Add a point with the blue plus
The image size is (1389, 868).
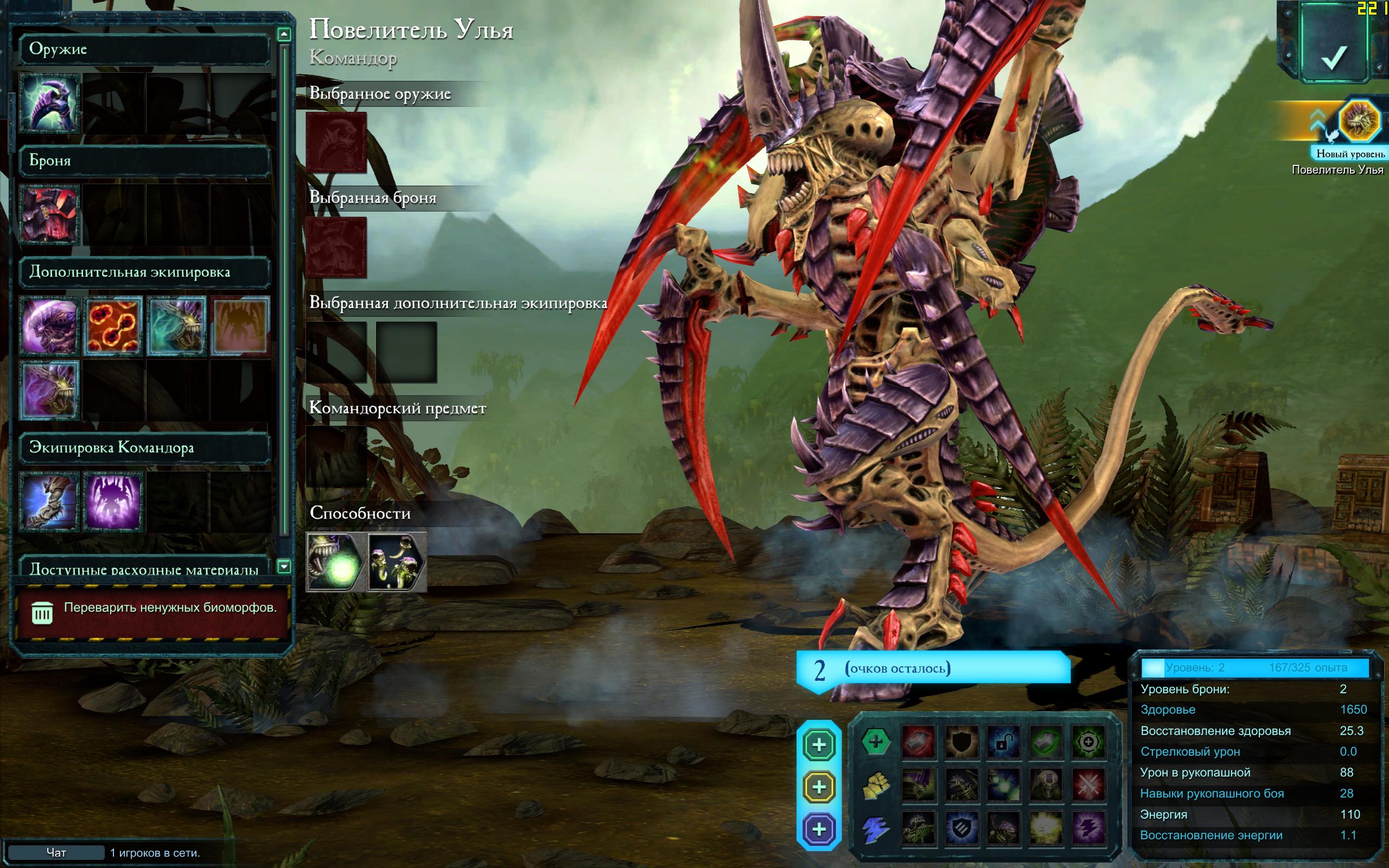[819, 829]
